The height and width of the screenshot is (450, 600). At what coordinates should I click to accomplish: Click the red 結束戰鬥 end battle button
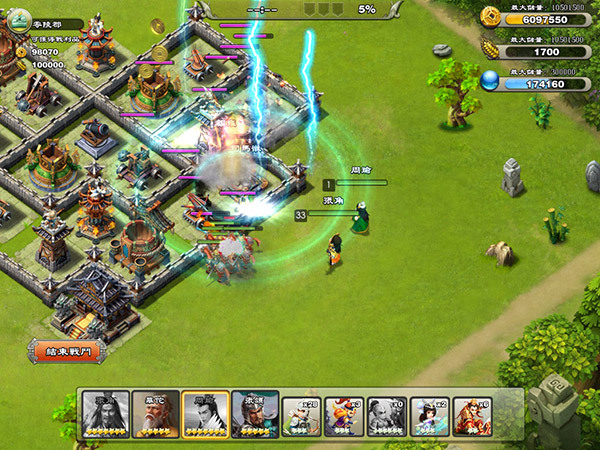point(66,352)
